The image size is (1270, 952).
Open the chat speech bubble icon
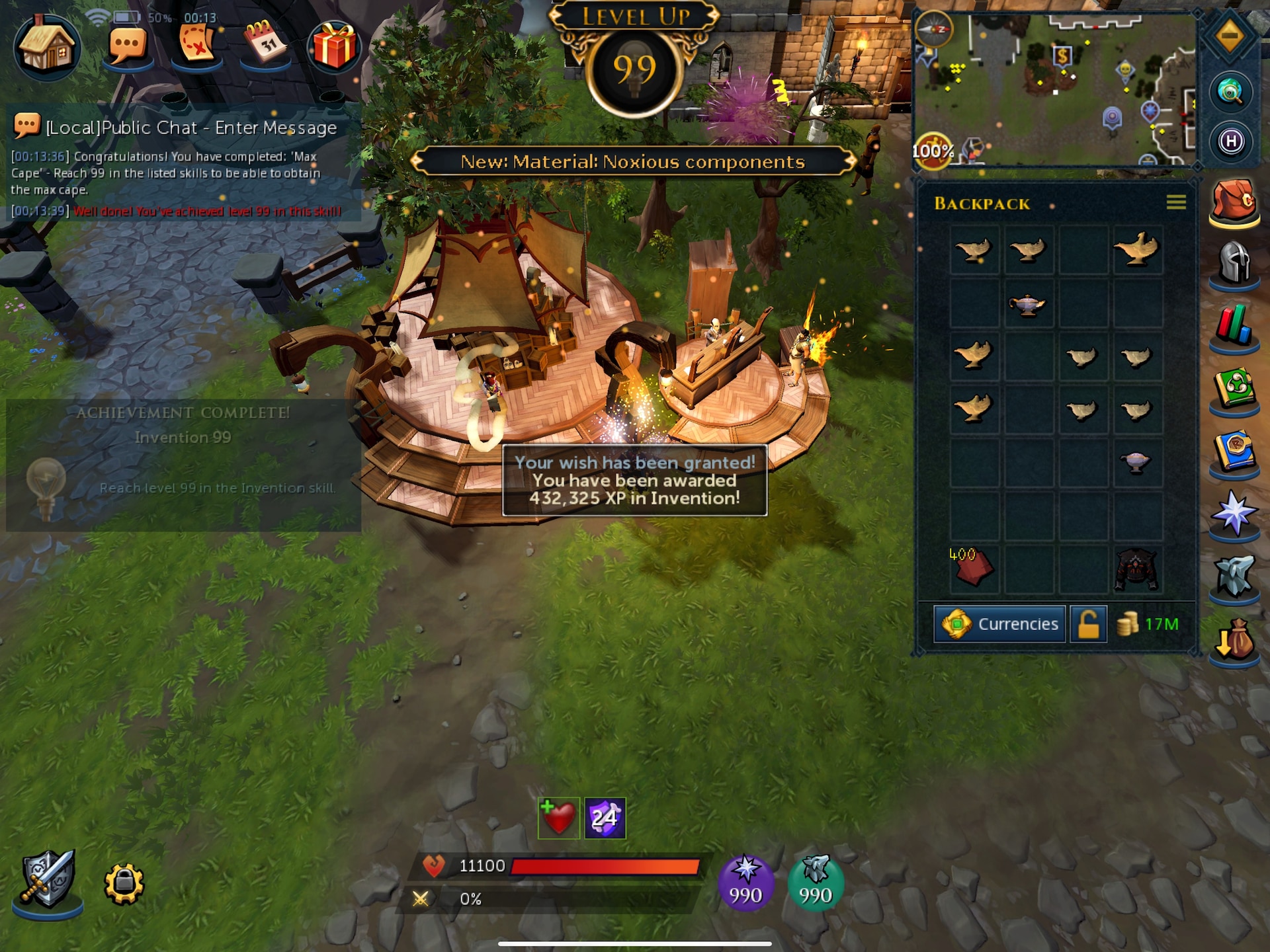pos(127,46)
